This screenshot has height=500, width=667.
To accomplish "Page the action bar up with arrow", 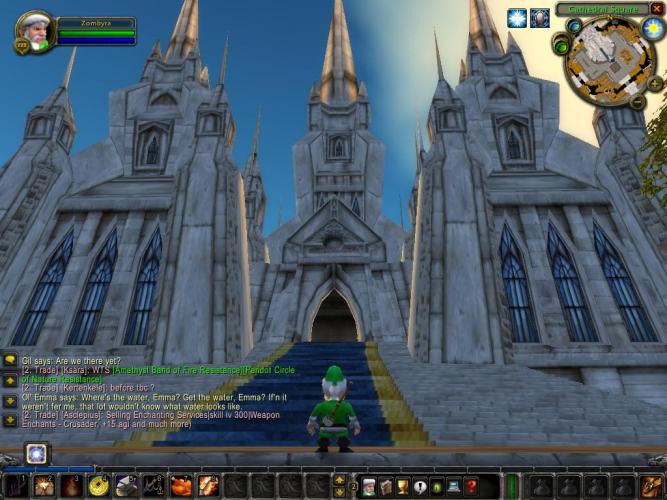I will click(338, 480).
